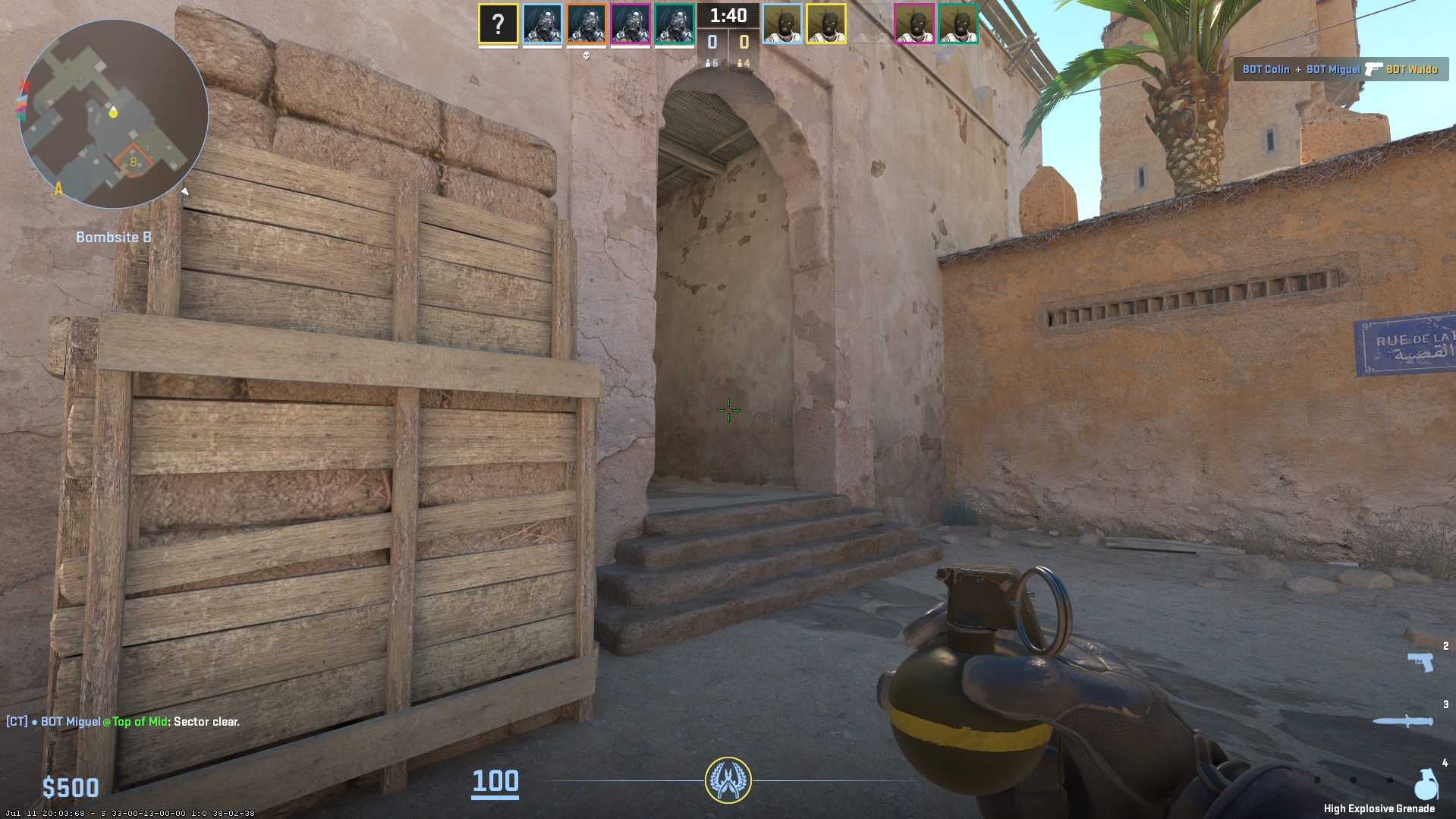Click the T player-count icon showing 4
The image size is (1456, 819).
click(x=743, y=64)
